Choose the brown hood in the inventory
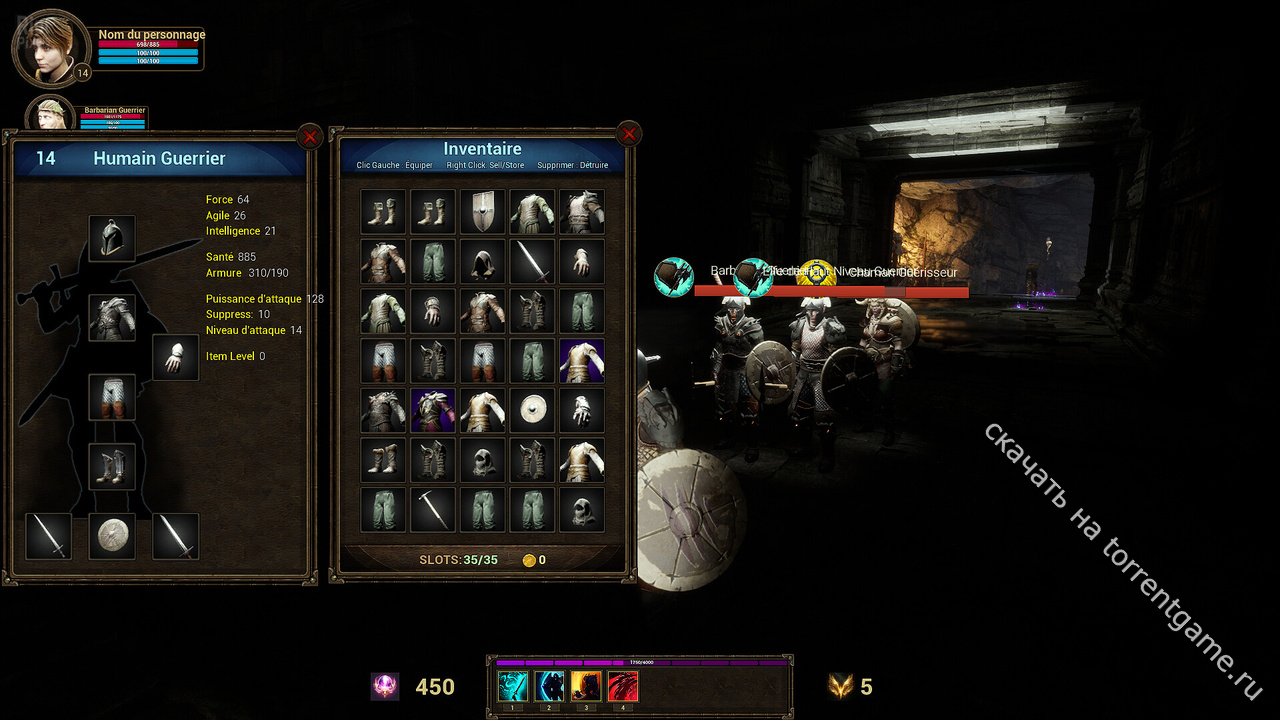 pyautogui.click(x=483, y=262)
